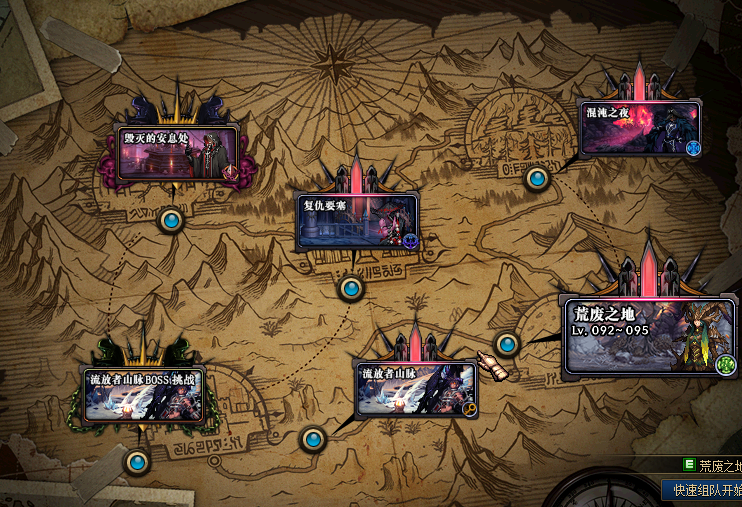Click the blue map node below 毁灭的安息处
This screenshot has width=742, height=507.
[172, 220]
